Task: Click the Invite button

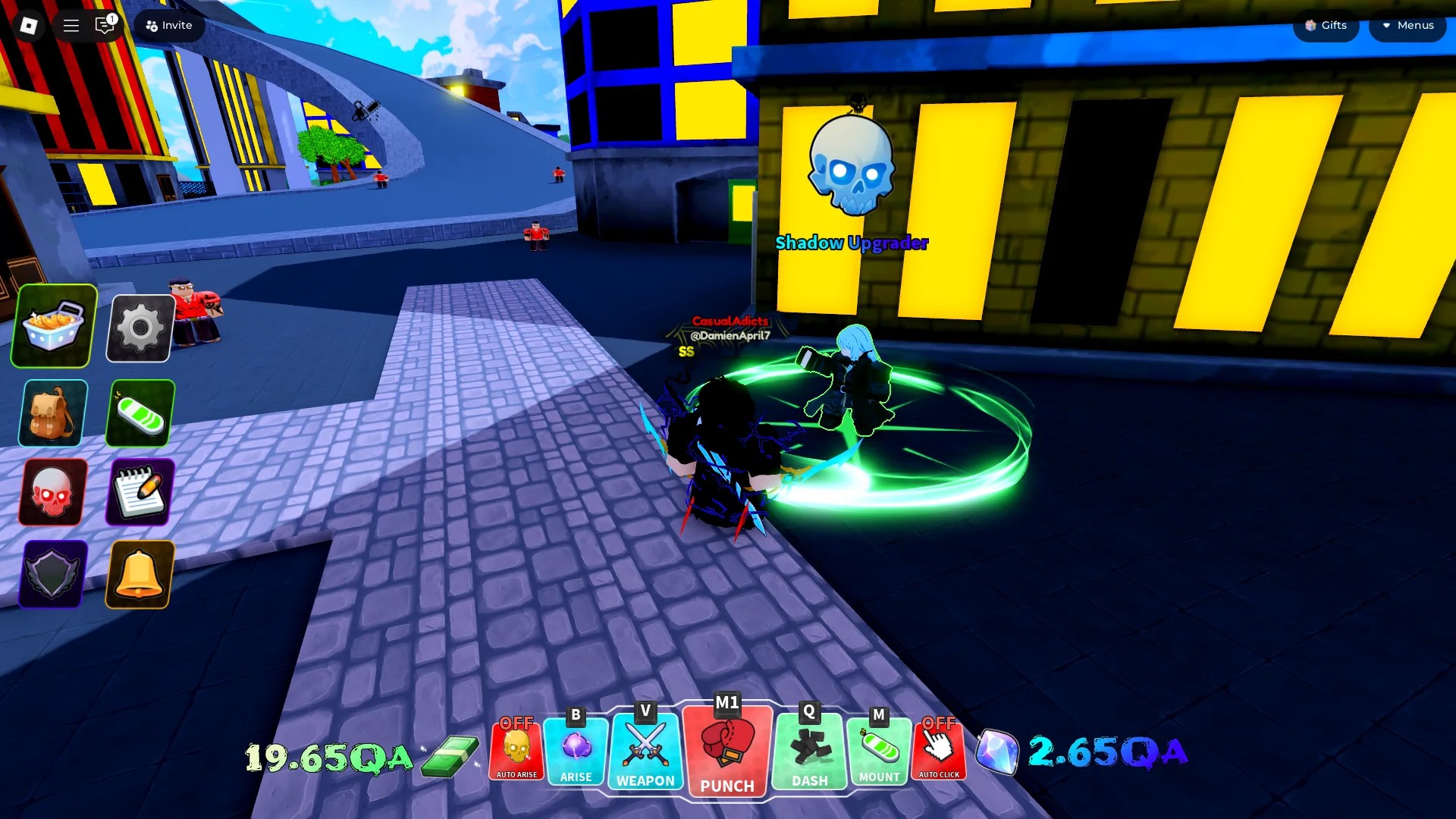Action: click(168, 25)
